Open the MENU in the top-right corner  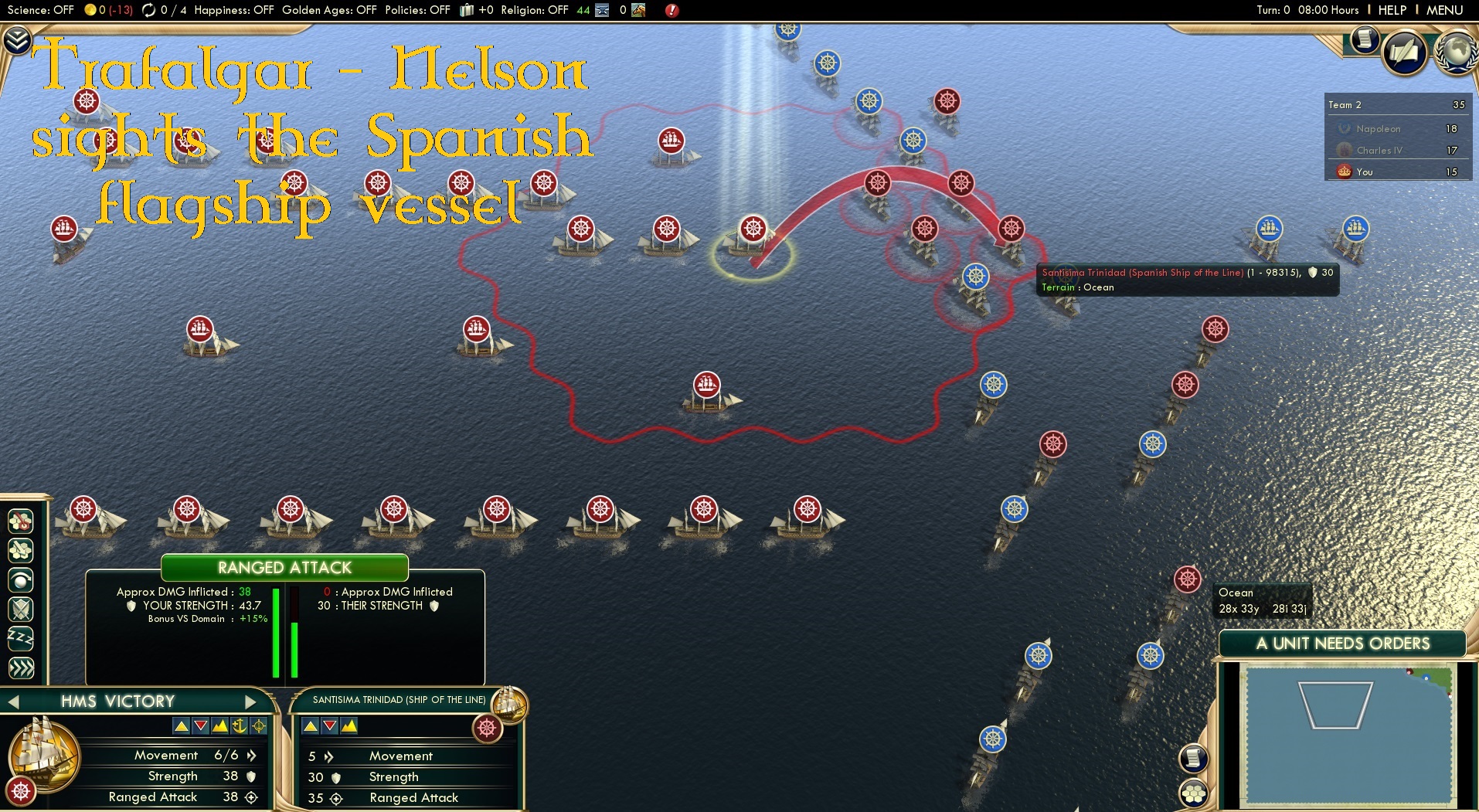tap(1443, 10)
